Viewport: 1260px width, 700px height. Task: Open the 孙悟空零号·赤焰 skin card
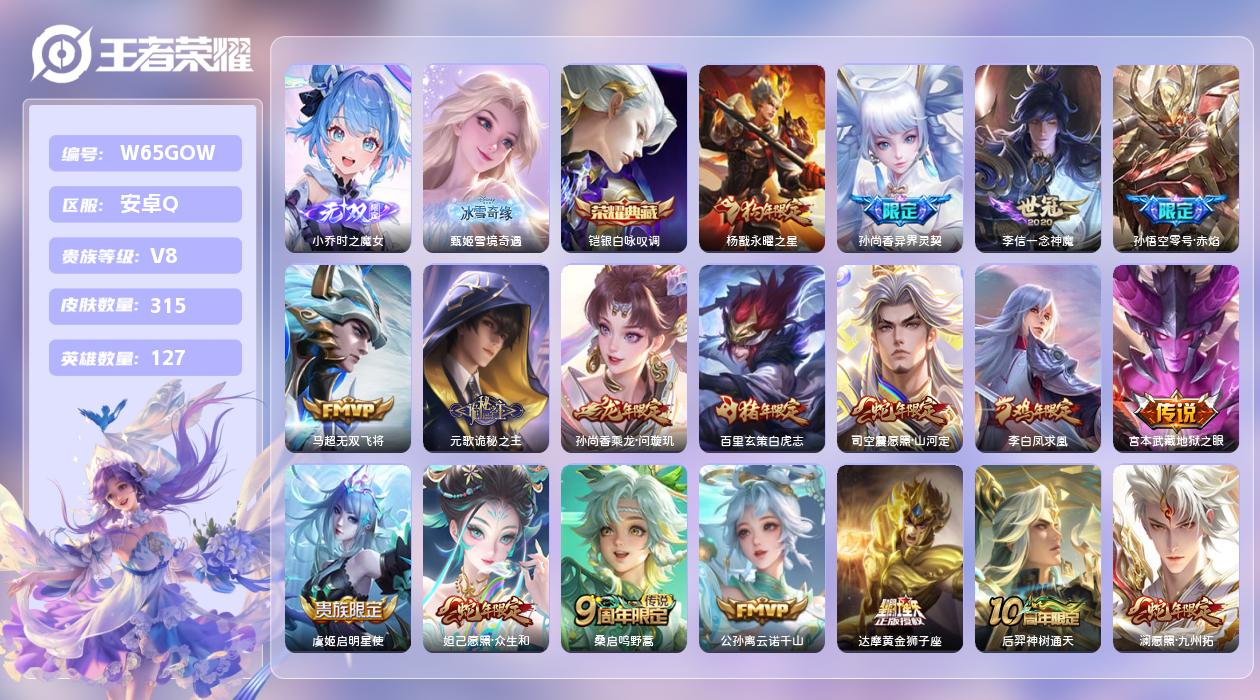tap(1176, 158)
